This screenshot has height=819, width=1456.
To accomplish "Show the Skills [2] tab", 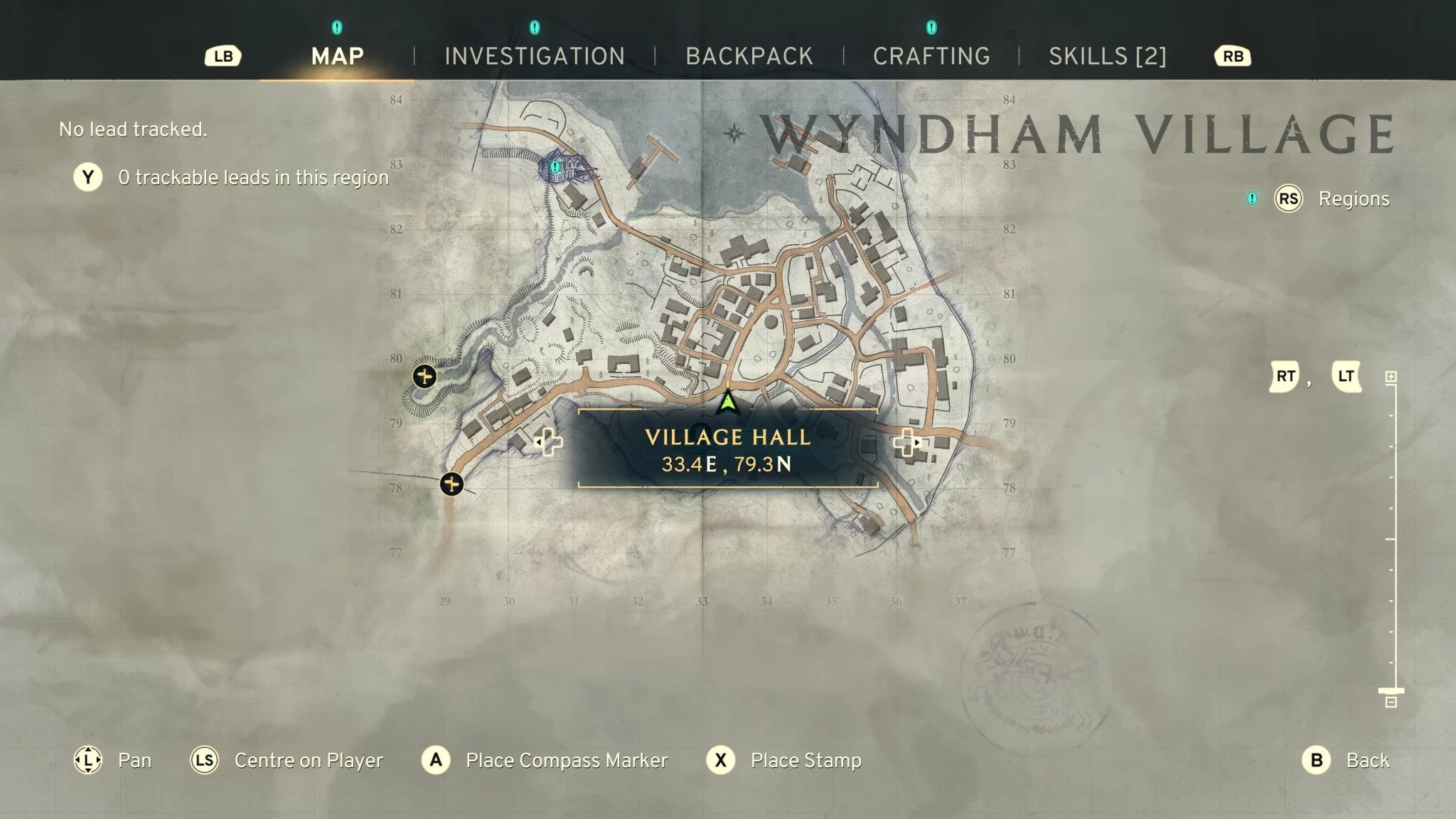I will pyautogui.click(x=1108, y=56).
